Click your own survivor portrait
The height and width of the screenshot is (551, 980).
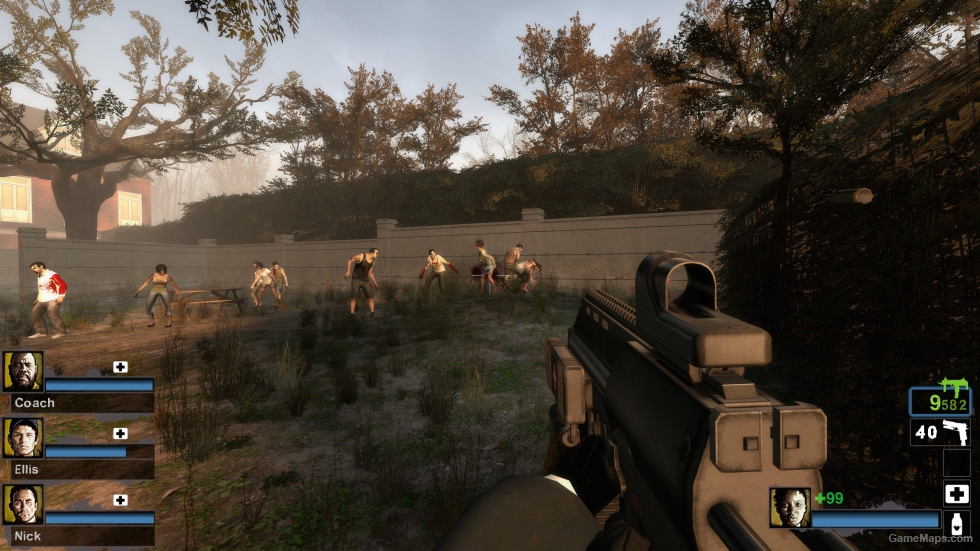pos(789,508)
